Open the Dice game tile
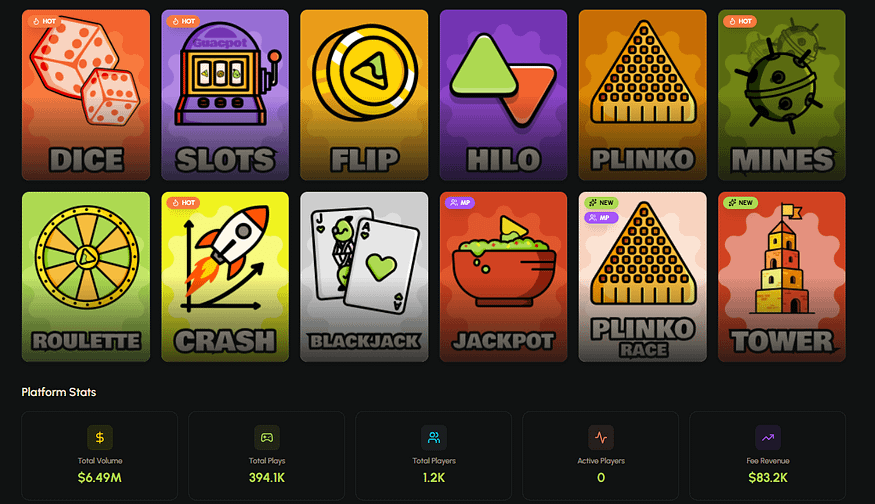The height and width of the screenshot is (504, 875). (x=85, y=95)
